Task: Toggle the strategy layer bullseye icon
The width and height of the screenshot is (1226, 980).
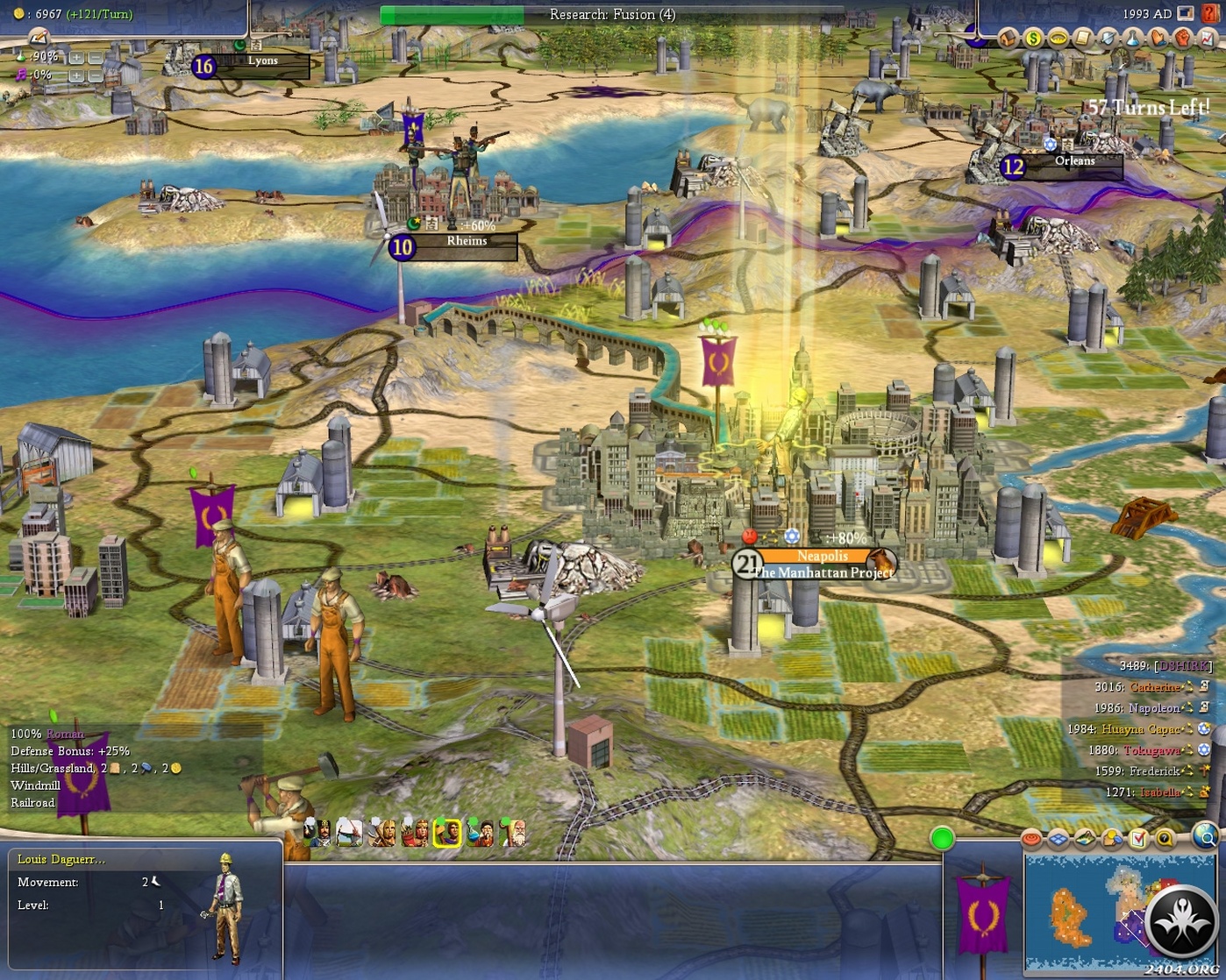Action: (1030, 839)
